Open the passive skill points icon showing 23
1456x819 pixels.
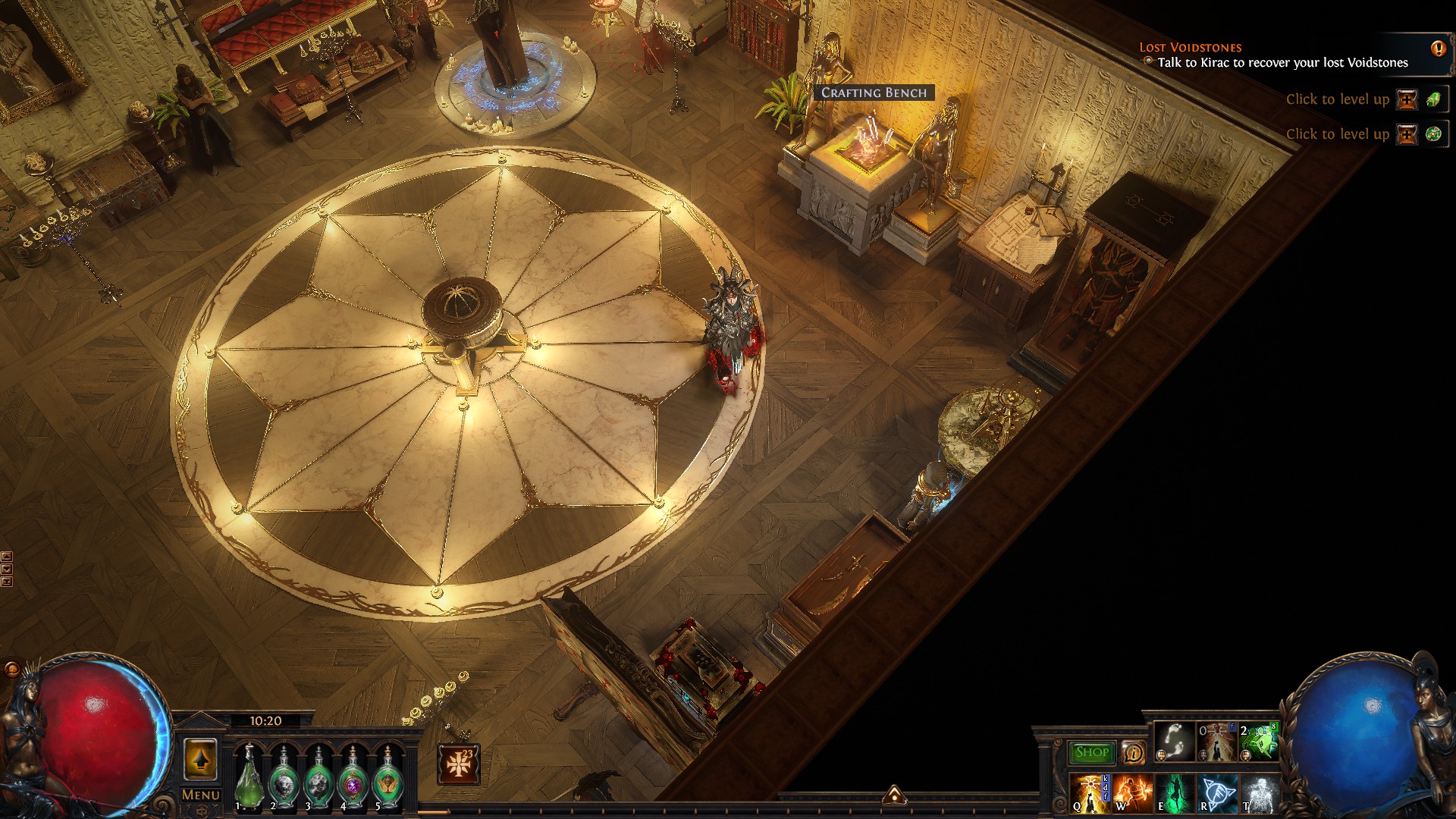click(459, 764)
